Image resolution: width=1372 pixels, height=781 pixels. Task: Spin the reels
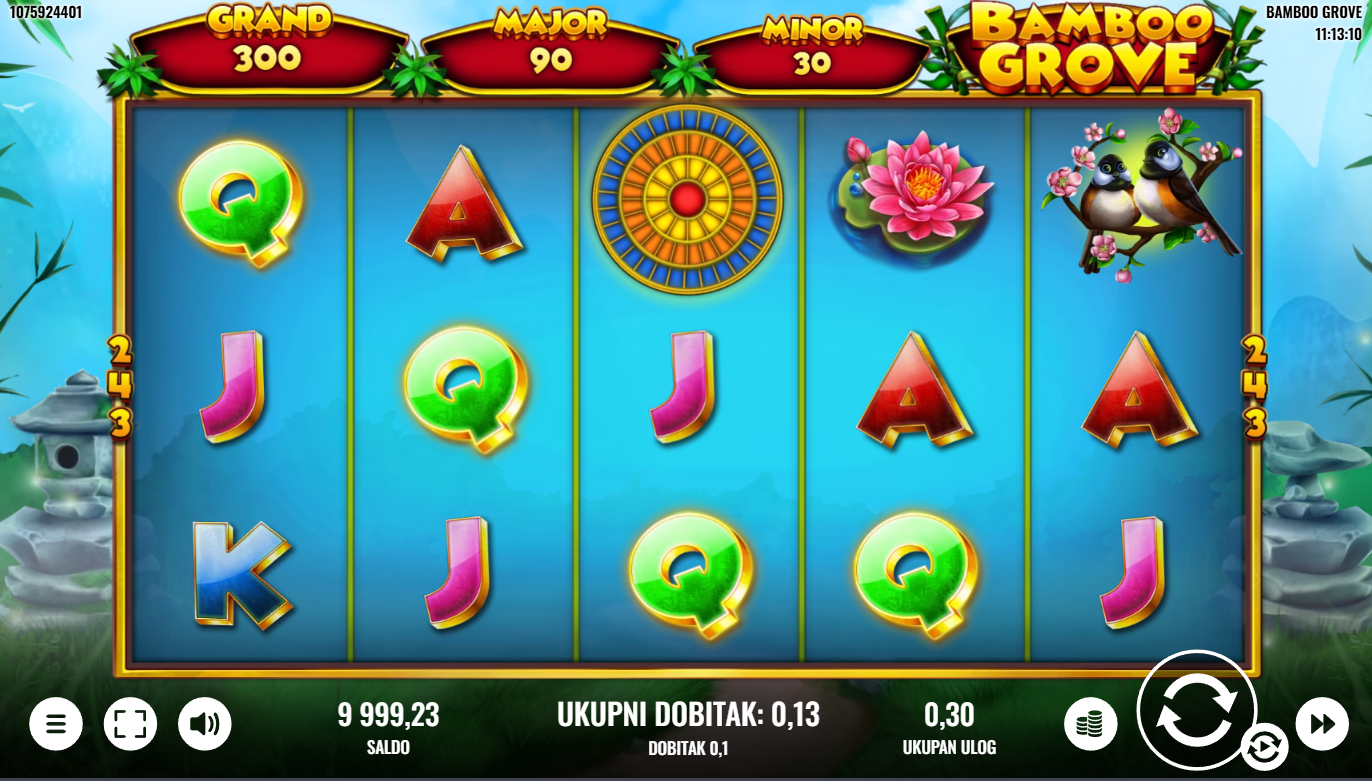(x=1196, y=710)
